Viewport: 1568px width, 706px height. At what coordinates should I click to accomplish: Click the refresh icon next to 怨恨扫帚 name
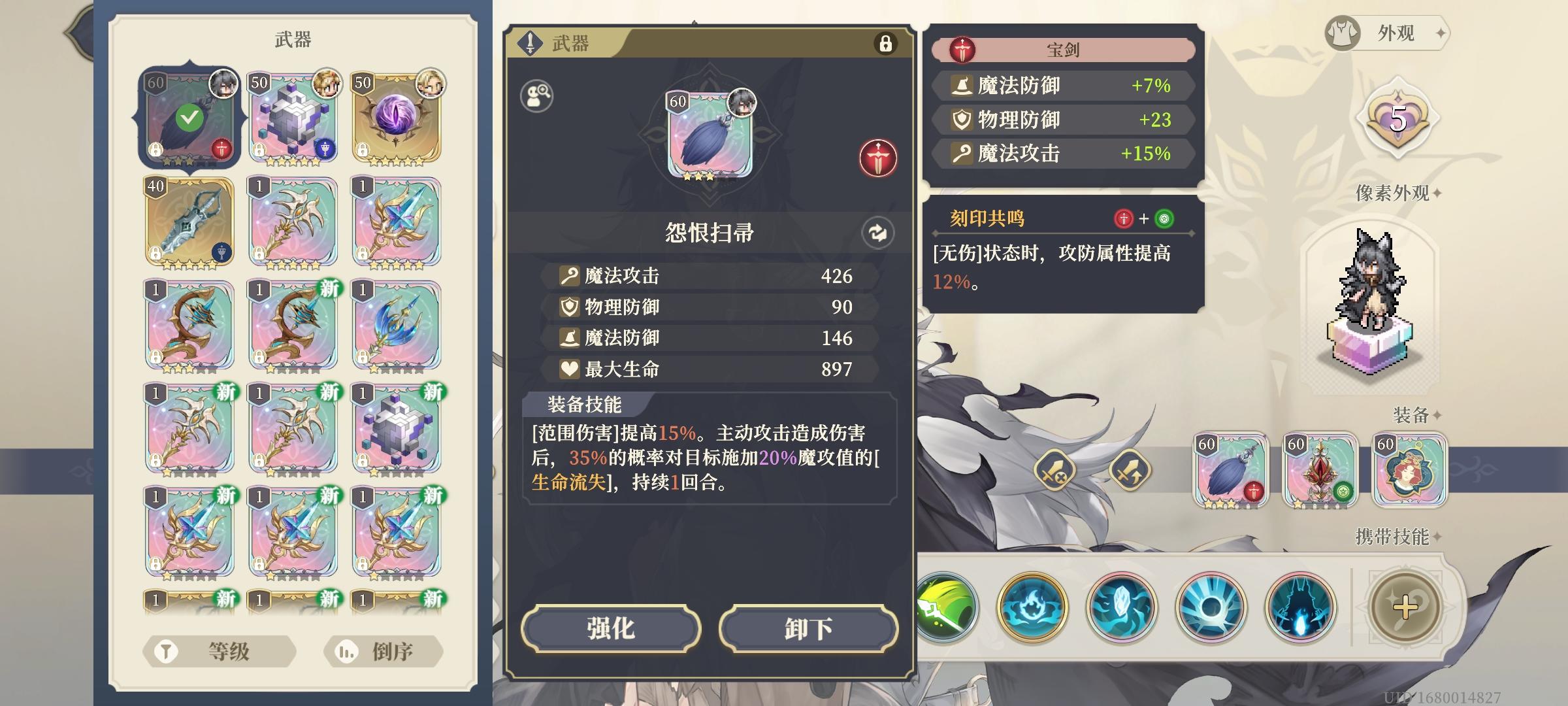tap(879, 231)
